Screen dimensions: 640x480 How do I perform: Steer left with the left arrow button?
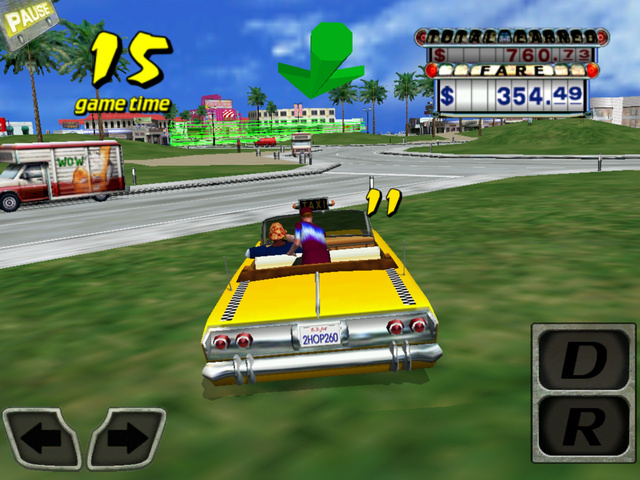[42, 438]
